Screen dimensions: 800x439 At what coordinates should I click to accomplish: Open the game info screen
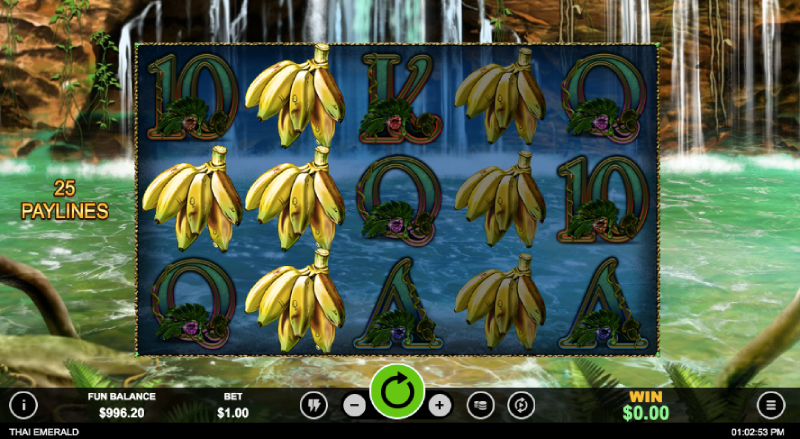[23, 405]
